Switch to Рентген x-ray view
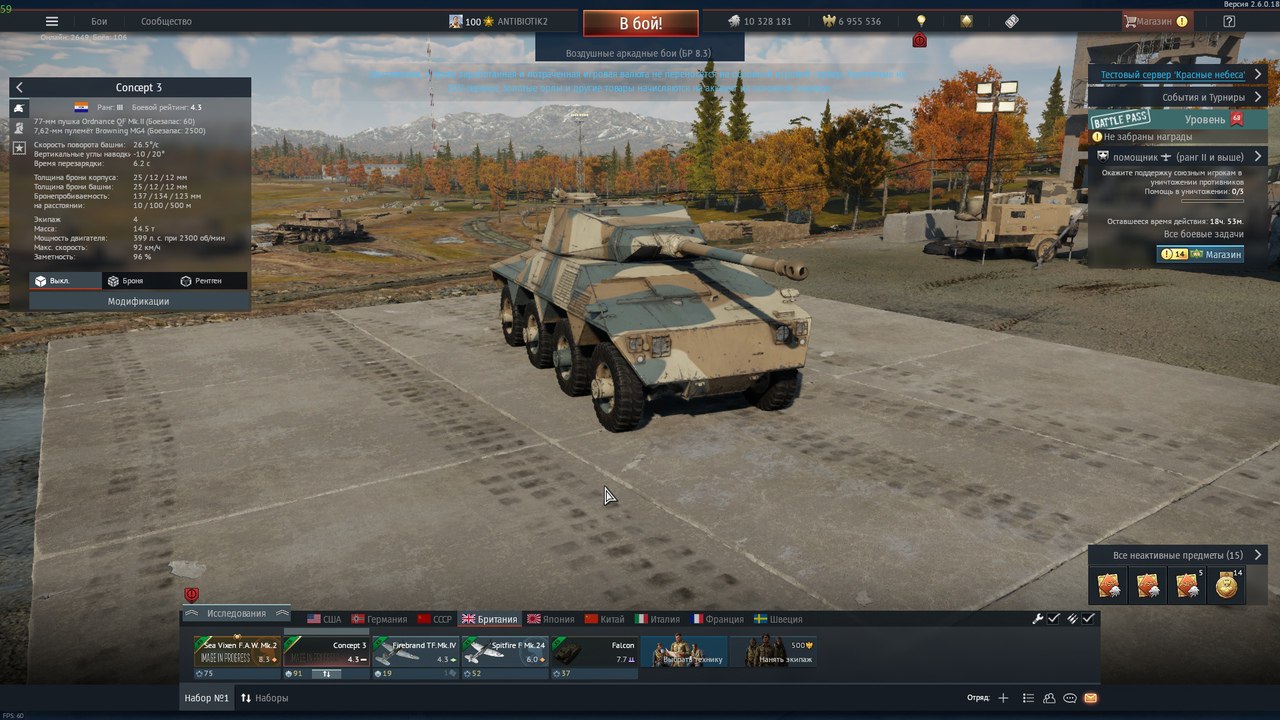The height and width of the screenshot is (720, 1280). (x=201, y=281)
